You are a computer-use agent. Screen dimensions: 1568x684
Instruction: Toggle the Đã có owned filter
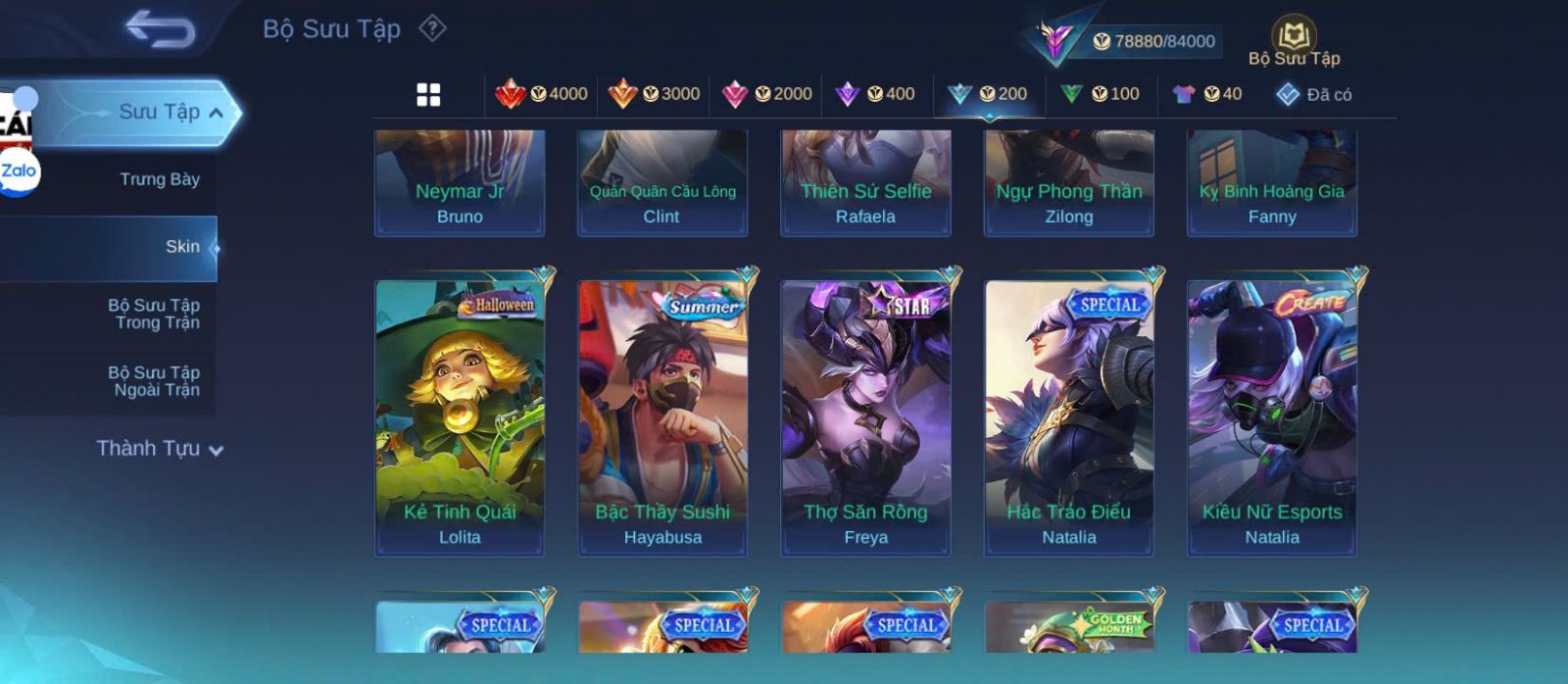1314,94
